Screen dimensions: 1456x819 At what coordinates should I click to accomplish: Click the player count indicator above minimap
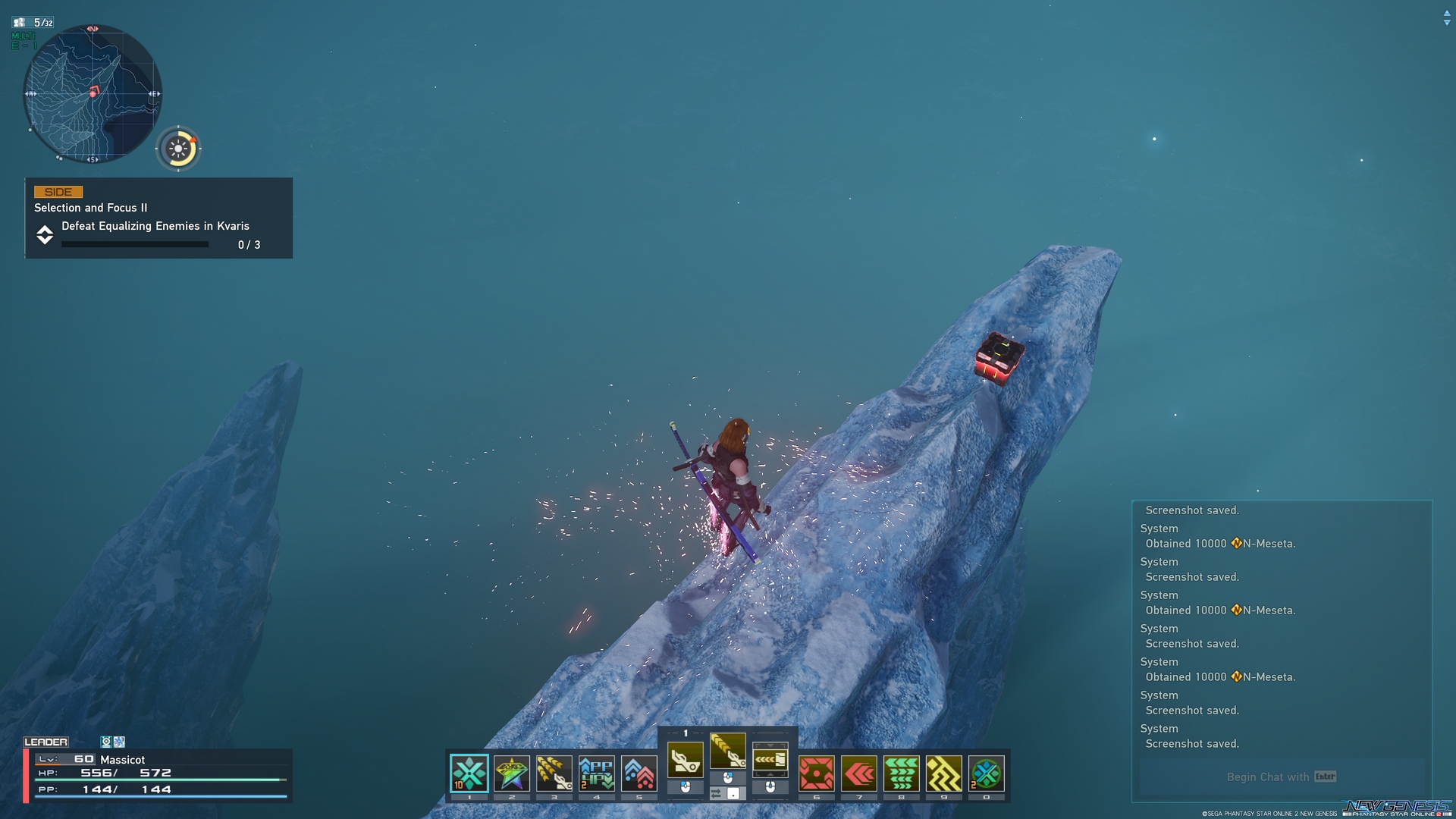tap(34, 23)
